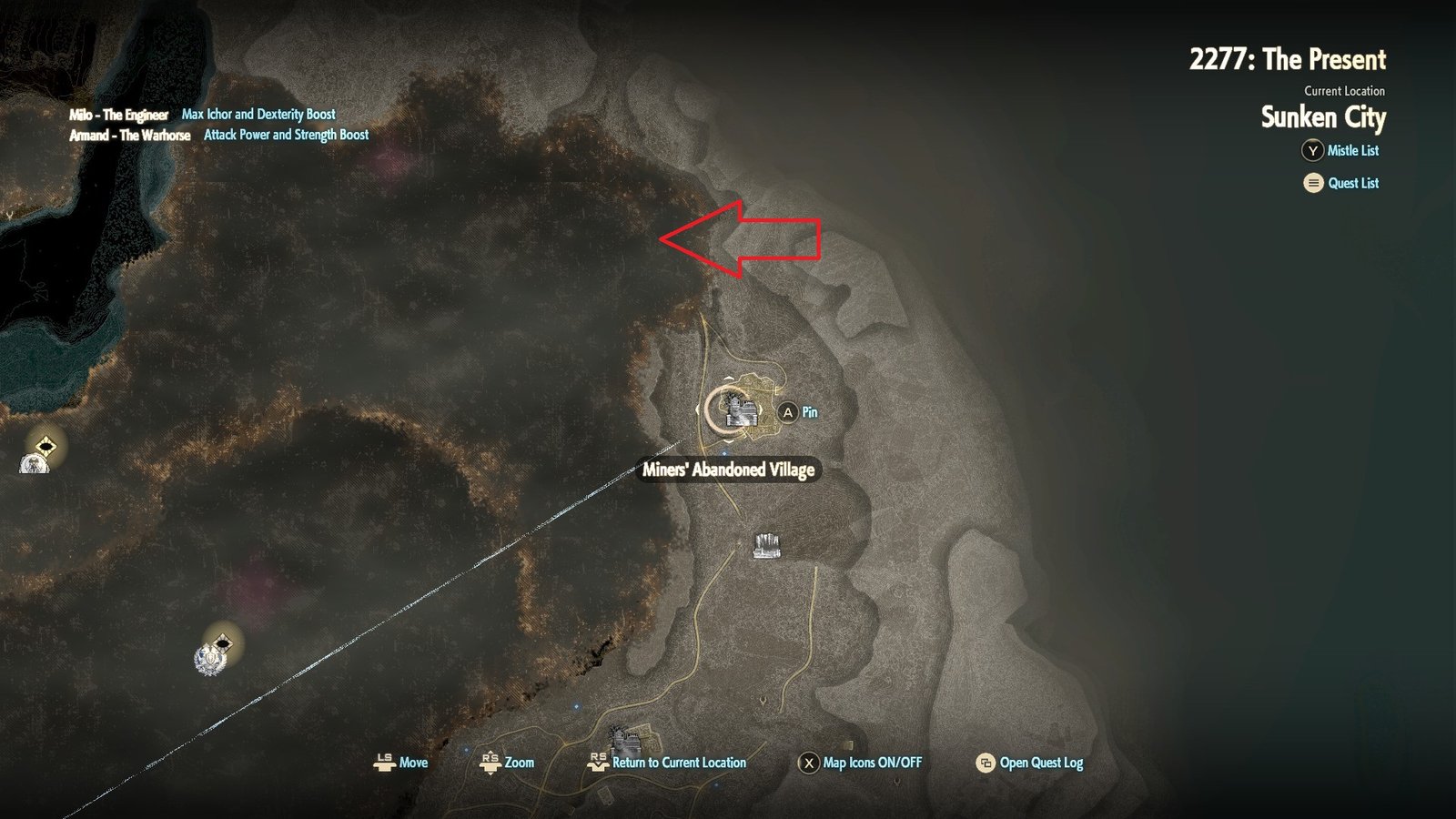Open Quest Log from the bottom bar
This screenshot has height=819, width=1456.
coord(1040,763)
